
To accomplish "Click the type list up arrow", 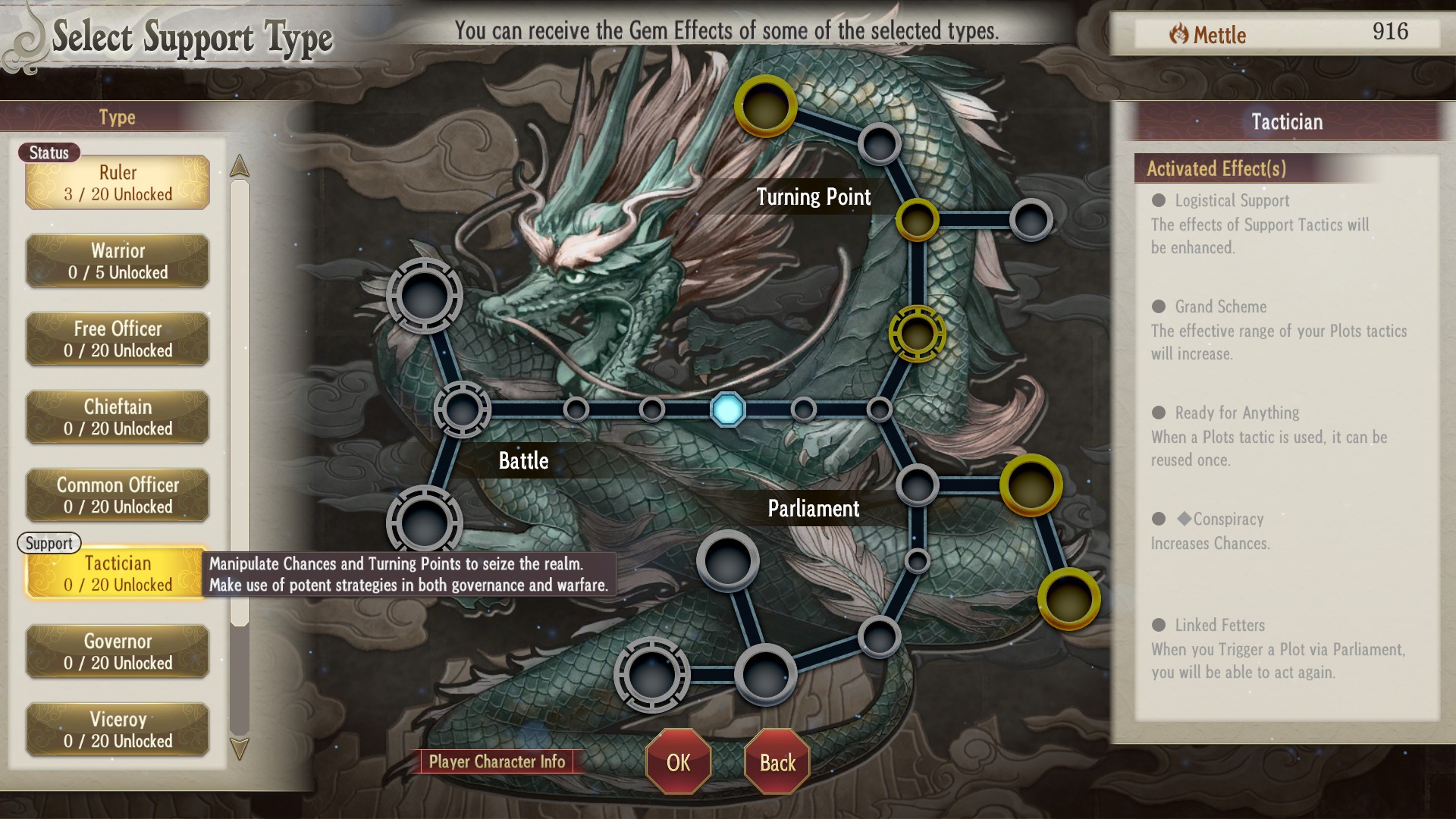I will [x=240, y=166].
